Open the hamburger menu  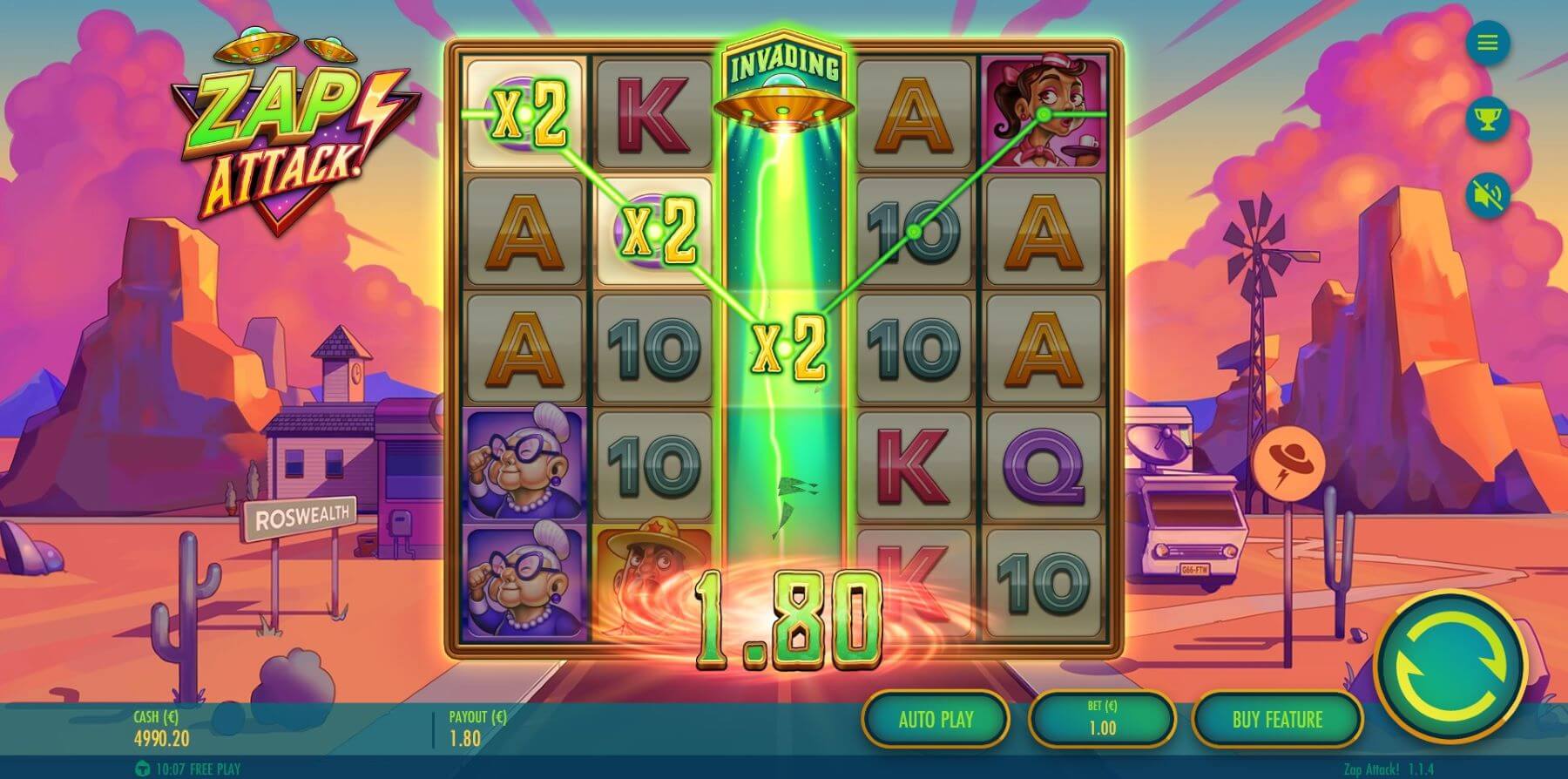1487,43
